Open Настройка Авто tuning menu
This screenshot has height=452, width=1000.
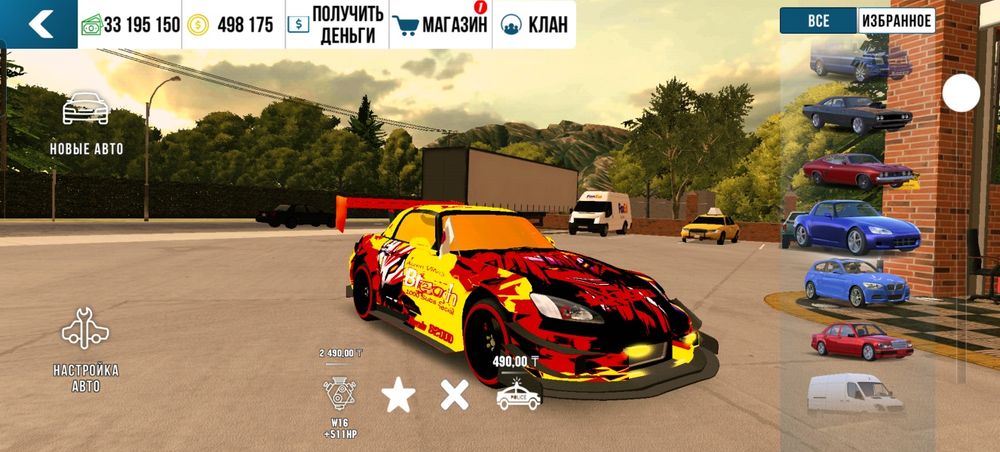pos(86,350)
